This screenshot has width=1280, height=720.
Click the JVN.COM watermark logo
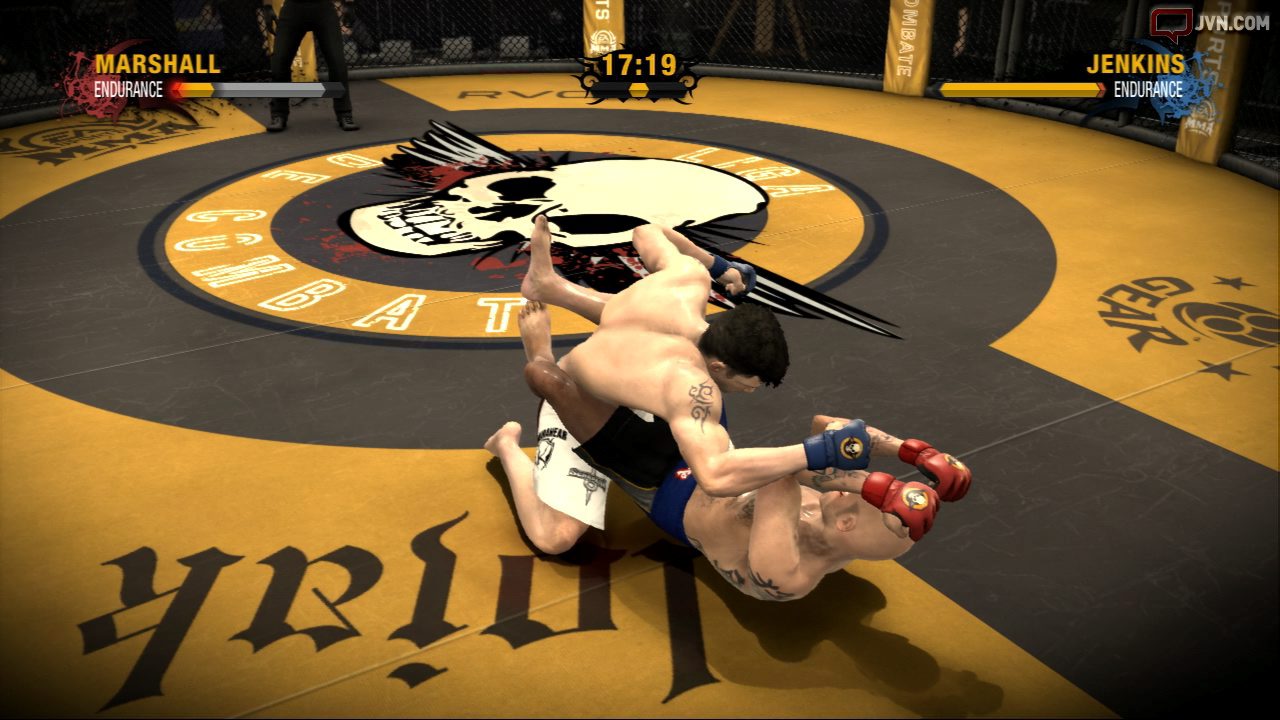click(1209, 23)
